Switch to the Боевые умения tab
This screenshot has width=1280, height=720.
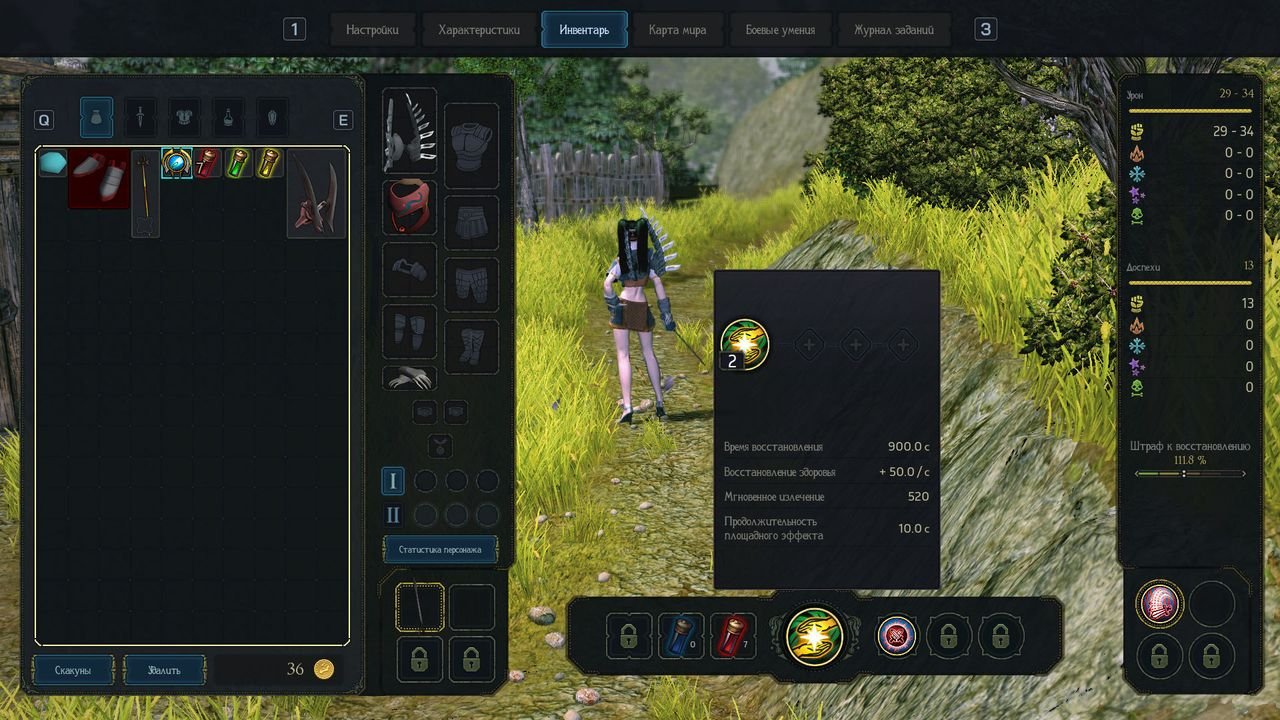(780, 30)
